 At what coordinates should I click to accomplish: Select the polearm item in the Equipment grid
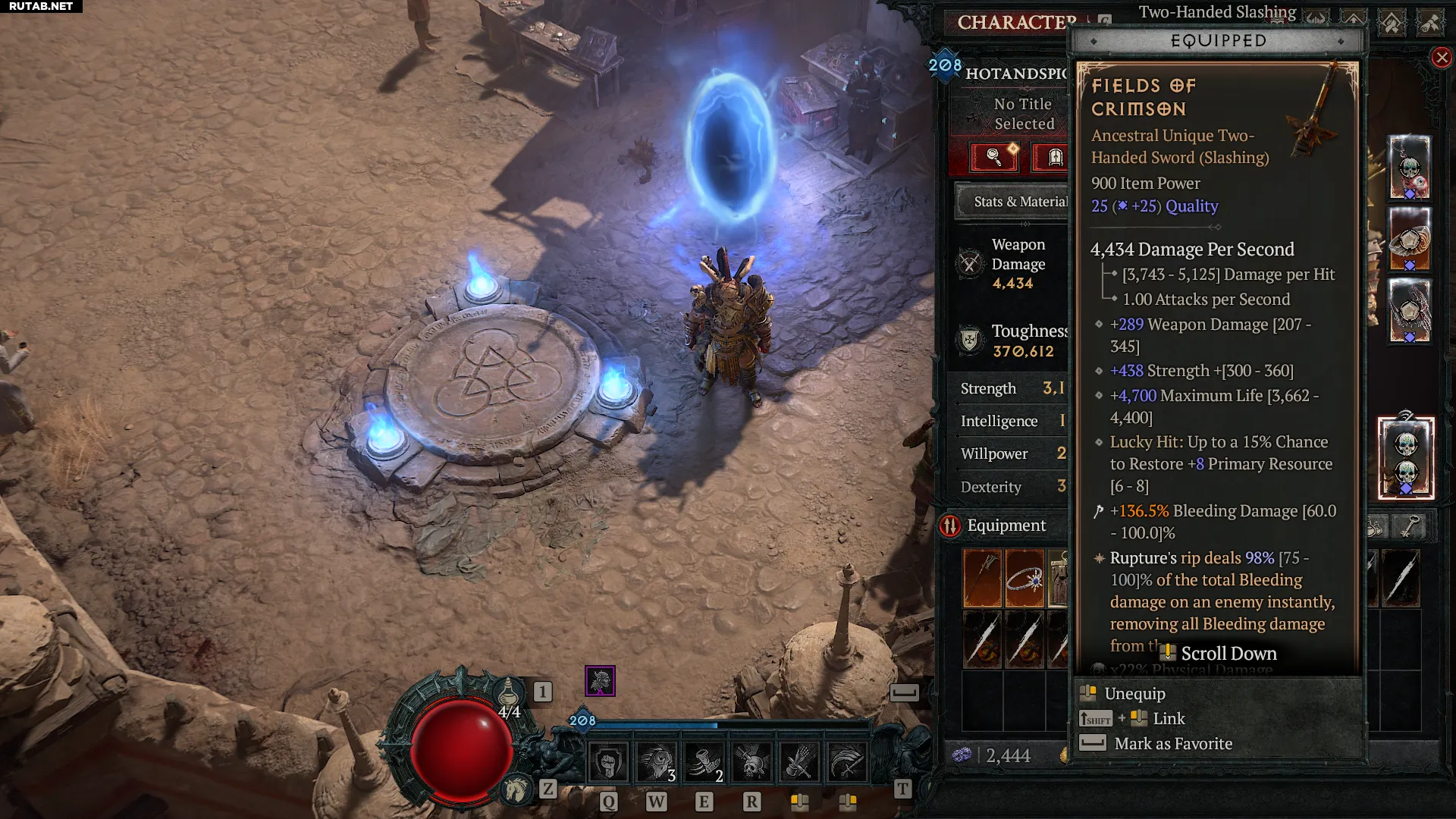point(982,579)
